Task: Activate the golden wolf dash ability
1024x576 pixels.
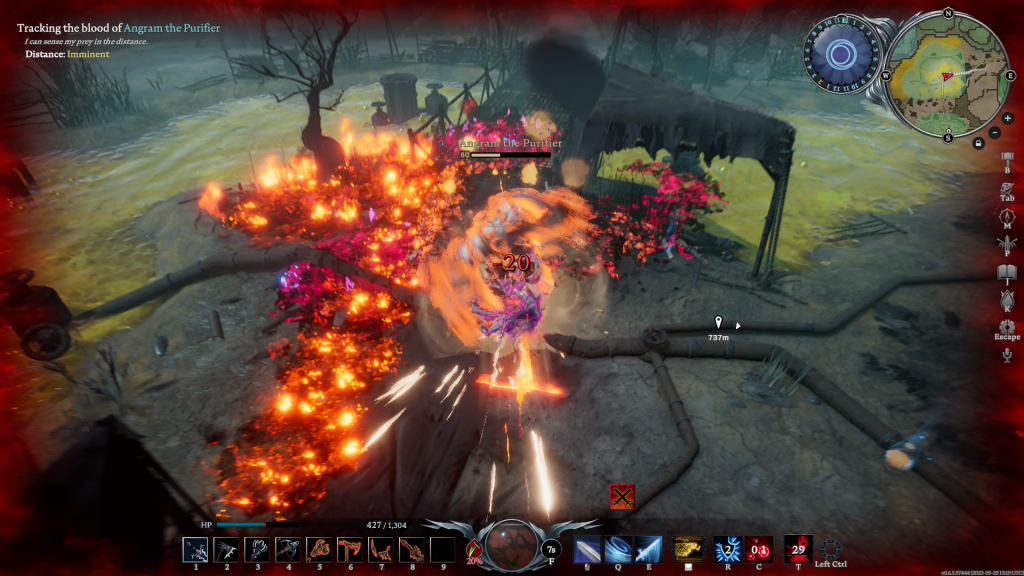Action: 687,549
